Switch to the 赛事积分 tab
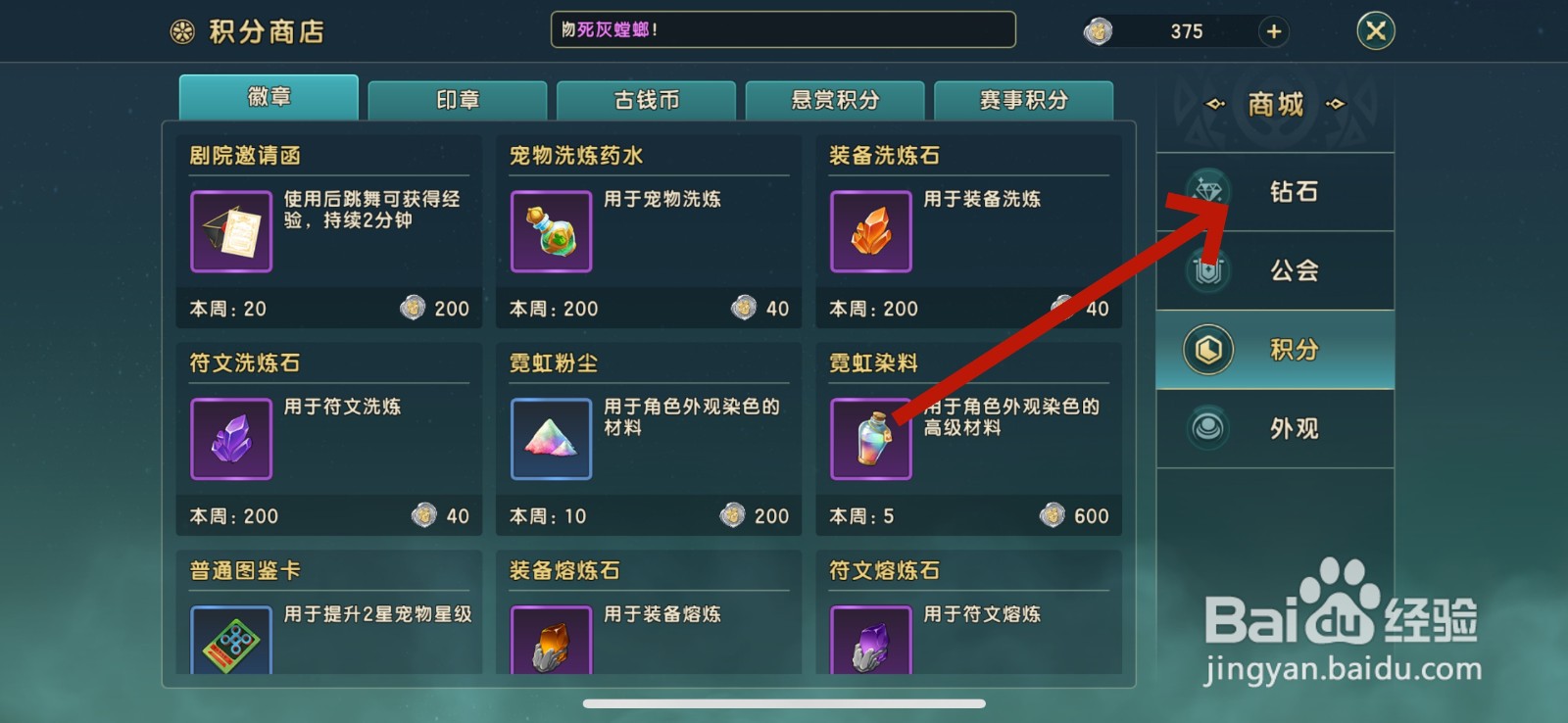Screen dimensions: 1568x723 pos(1023,99)
